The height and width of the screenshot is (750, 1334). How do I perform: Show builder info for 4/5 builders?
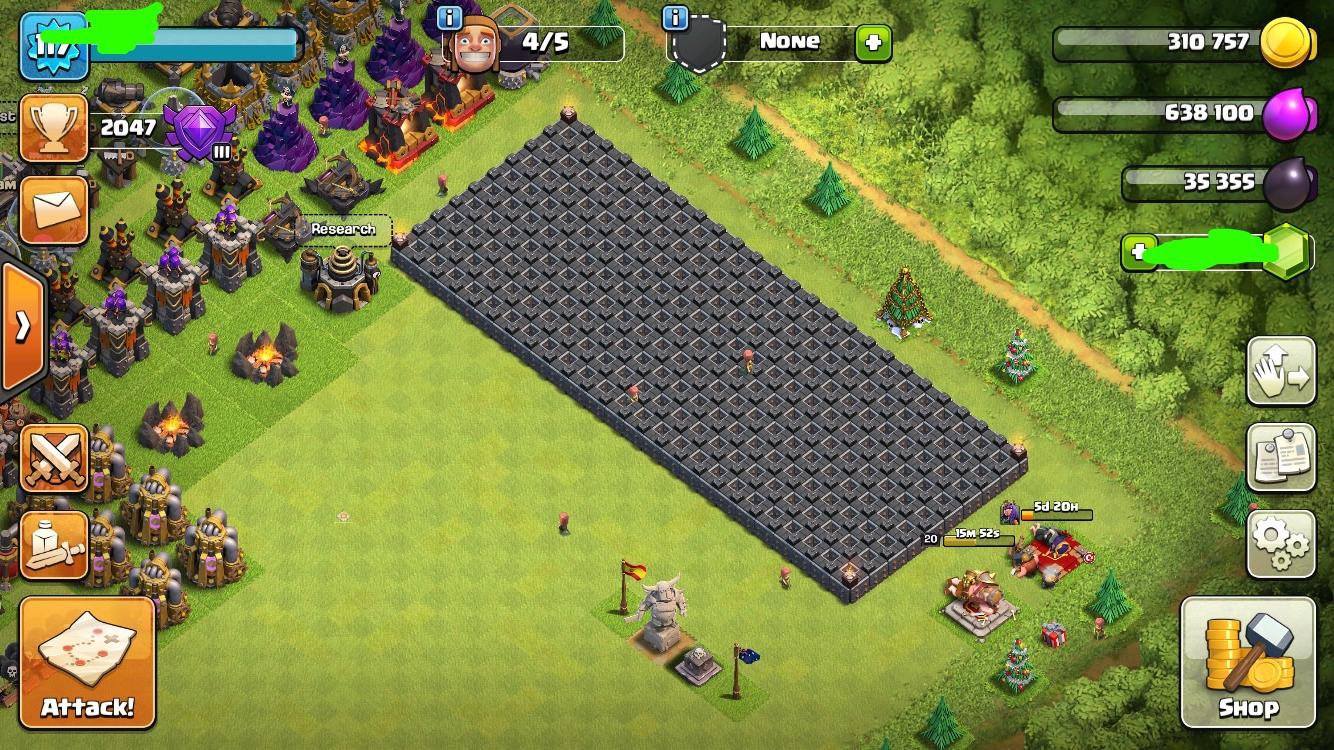click(450, 17)
